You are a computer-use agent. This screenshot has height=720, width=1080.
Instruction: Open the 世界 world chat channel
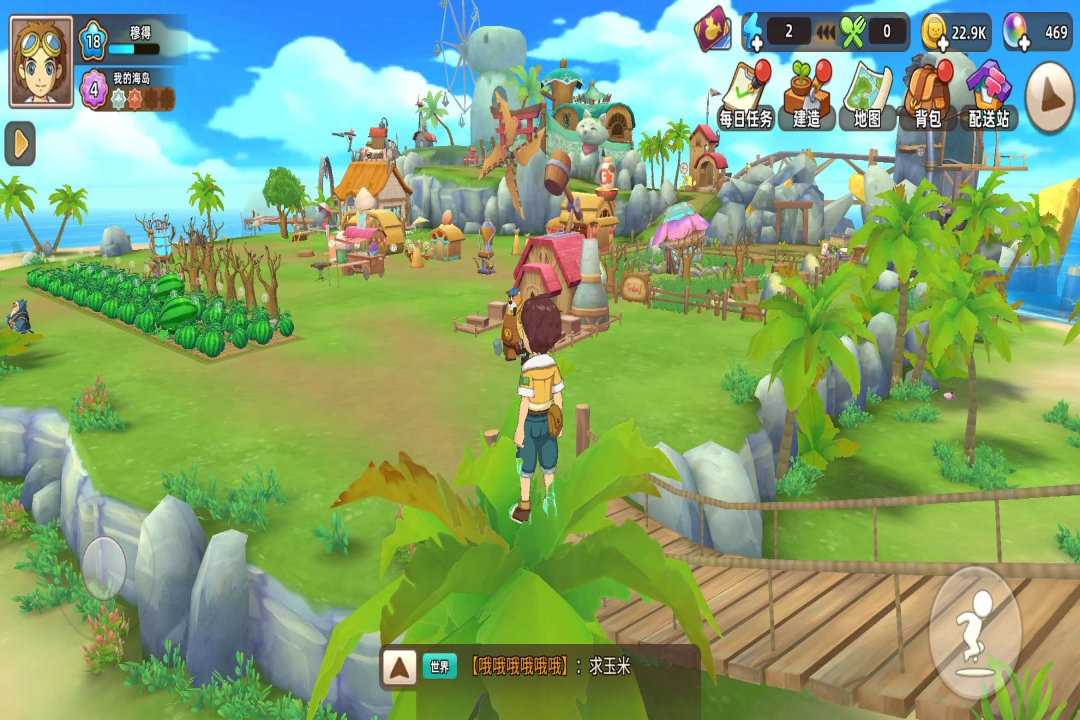(x=440, y=667)
